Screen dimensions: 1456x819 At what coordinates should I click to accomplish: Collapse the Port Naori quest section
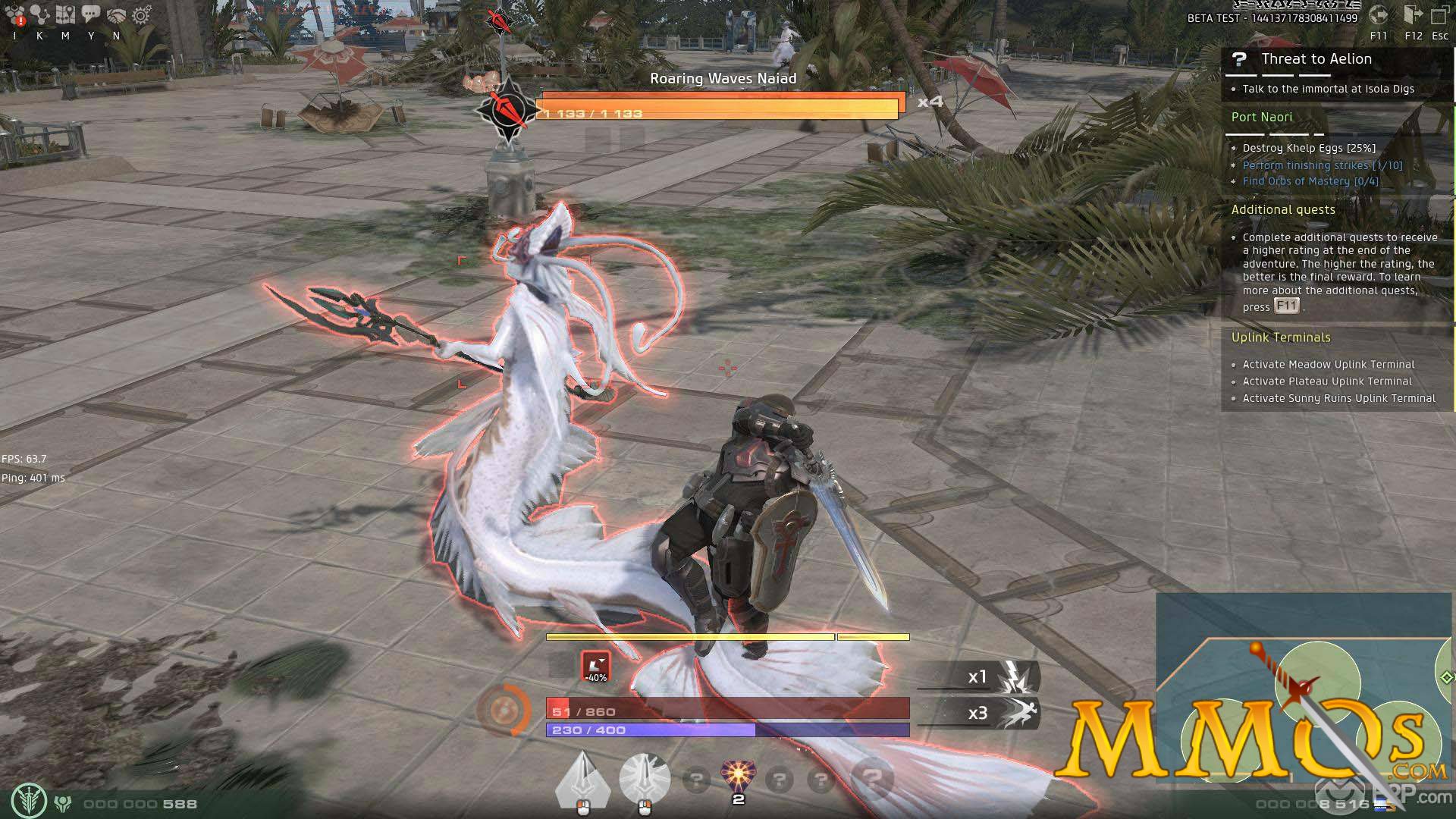1262,117
